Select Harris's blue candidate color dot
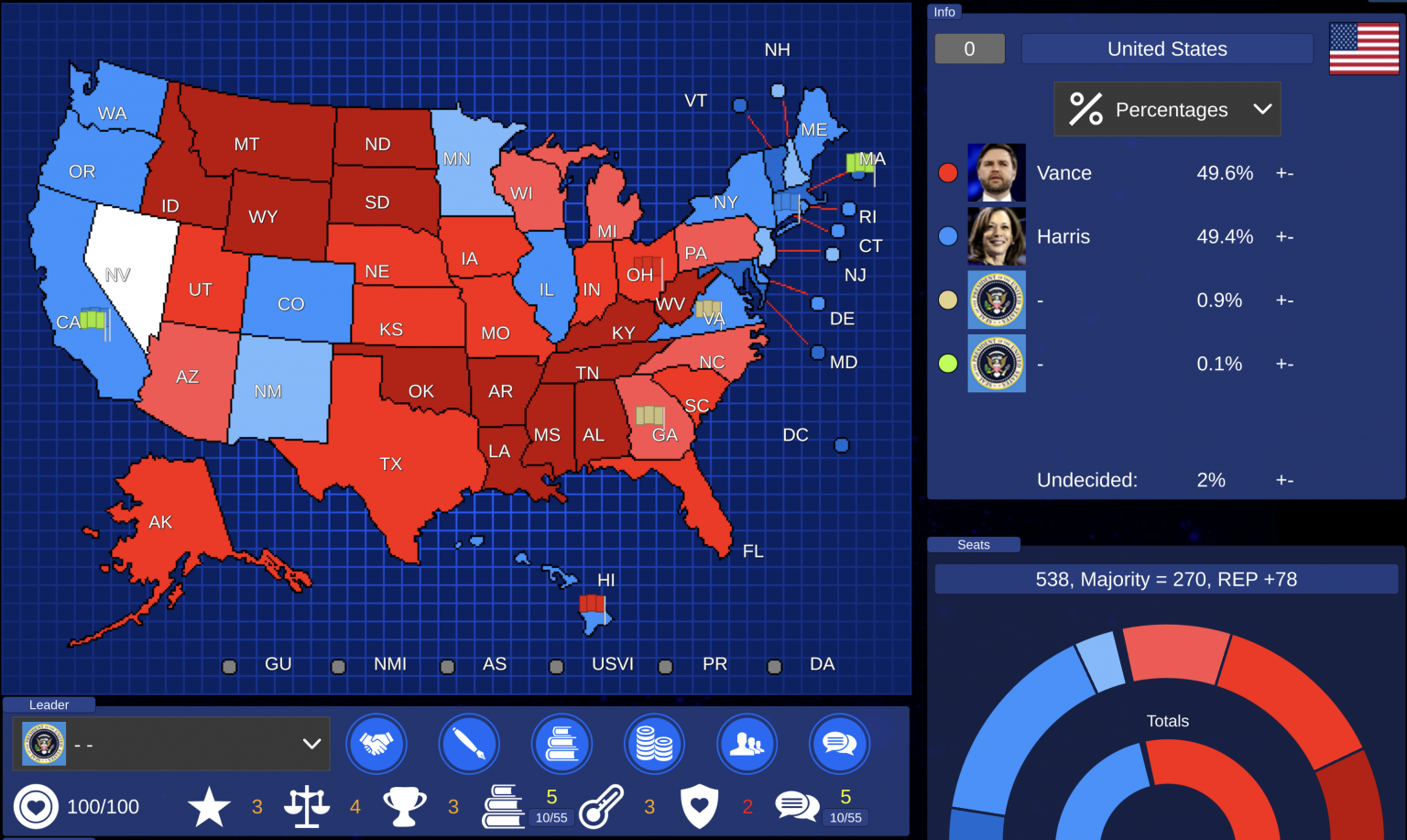Viewport: 1407px width, 840px height. (948, 235)
